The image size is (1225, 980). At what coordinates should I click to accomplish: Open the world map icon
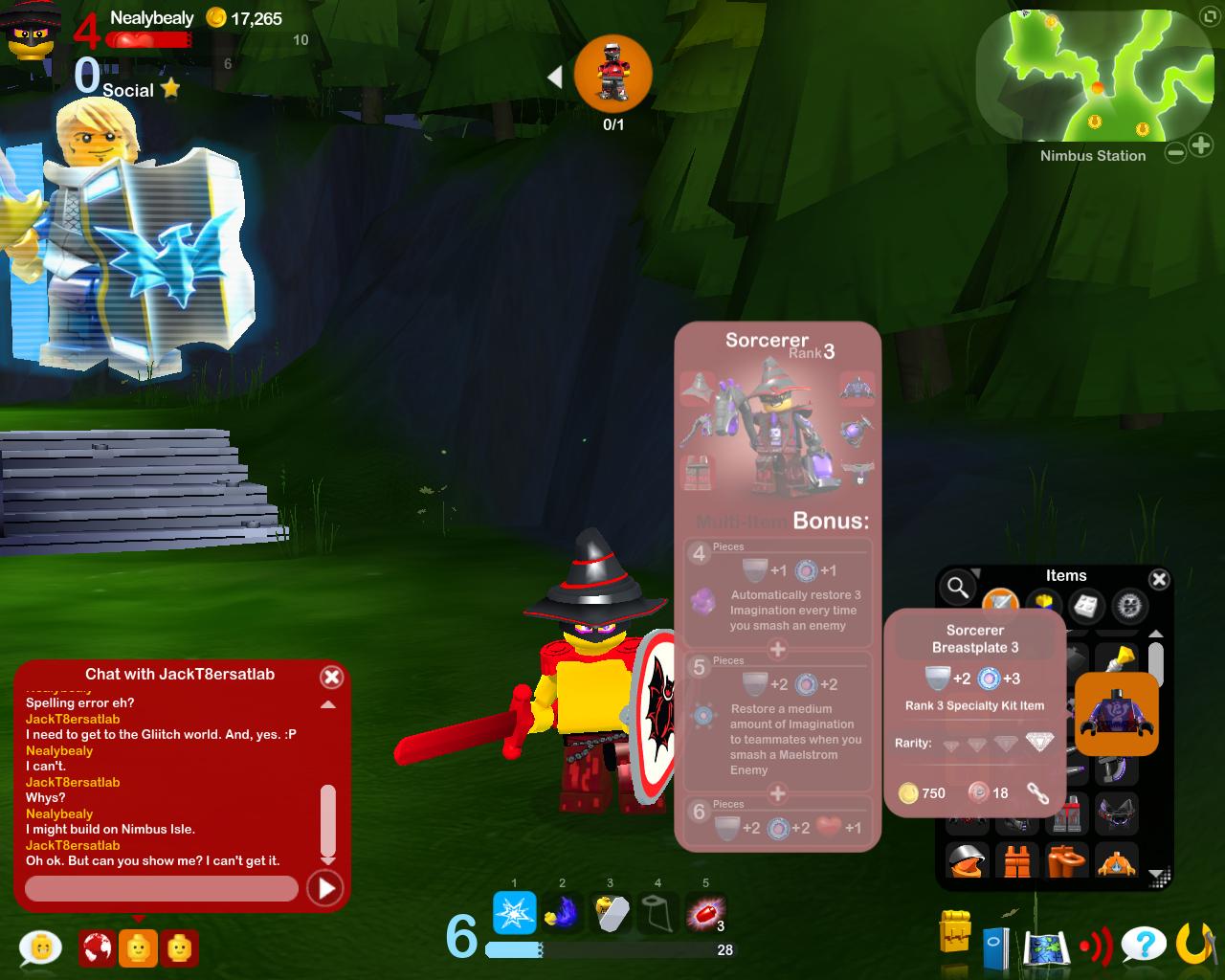(1045, 947)
